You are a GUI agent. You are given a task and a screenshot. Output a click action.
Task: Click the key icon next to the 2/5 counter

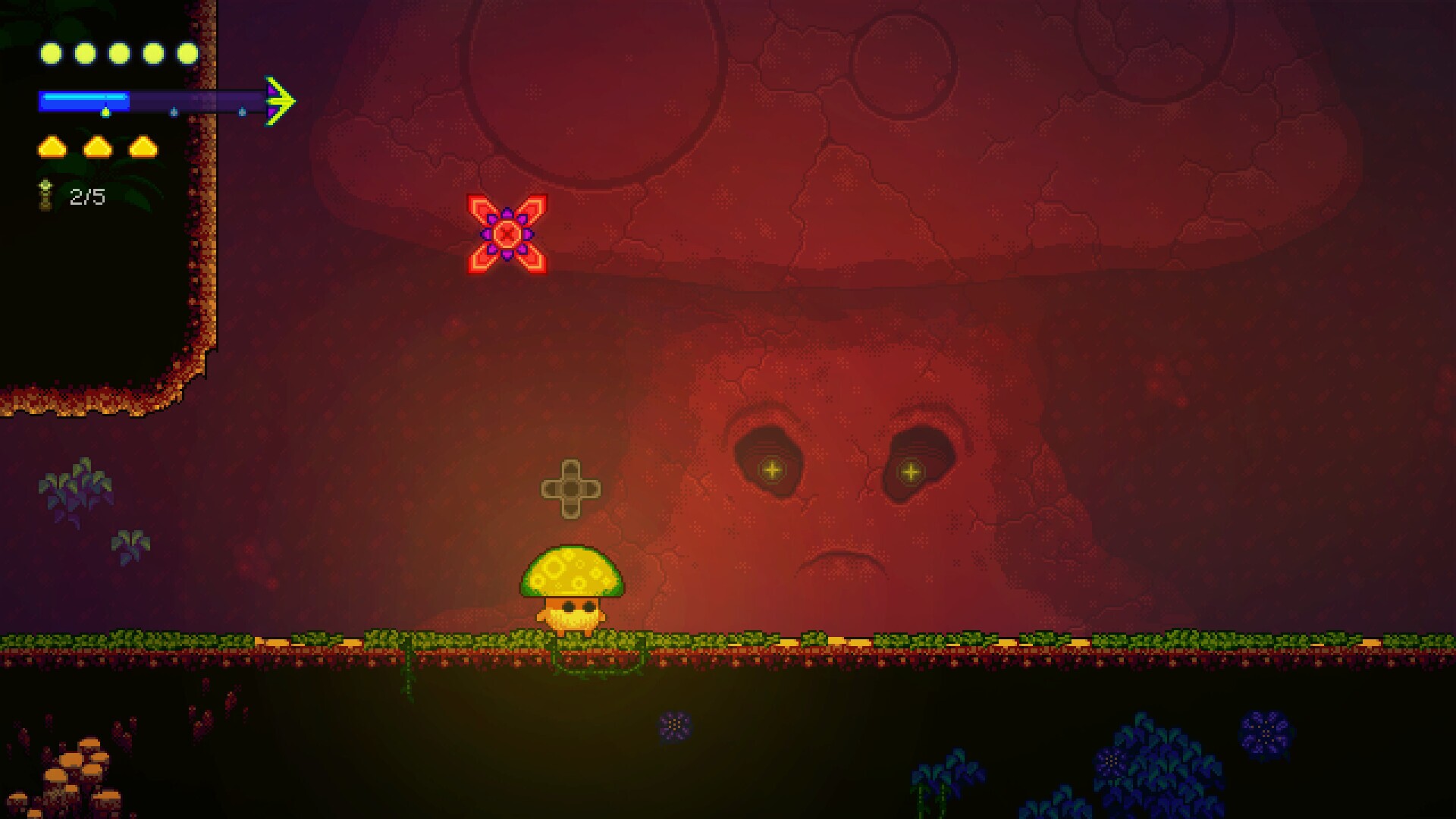tap(44, 195)
